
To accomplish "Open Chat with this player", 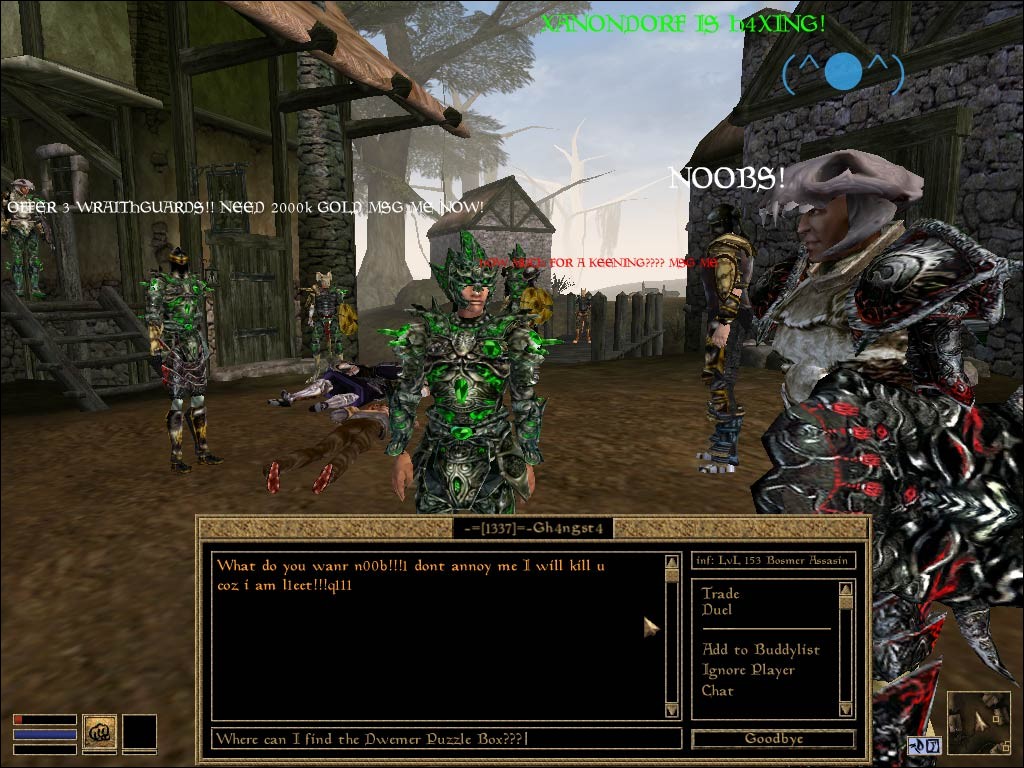I will coord(717,691).
